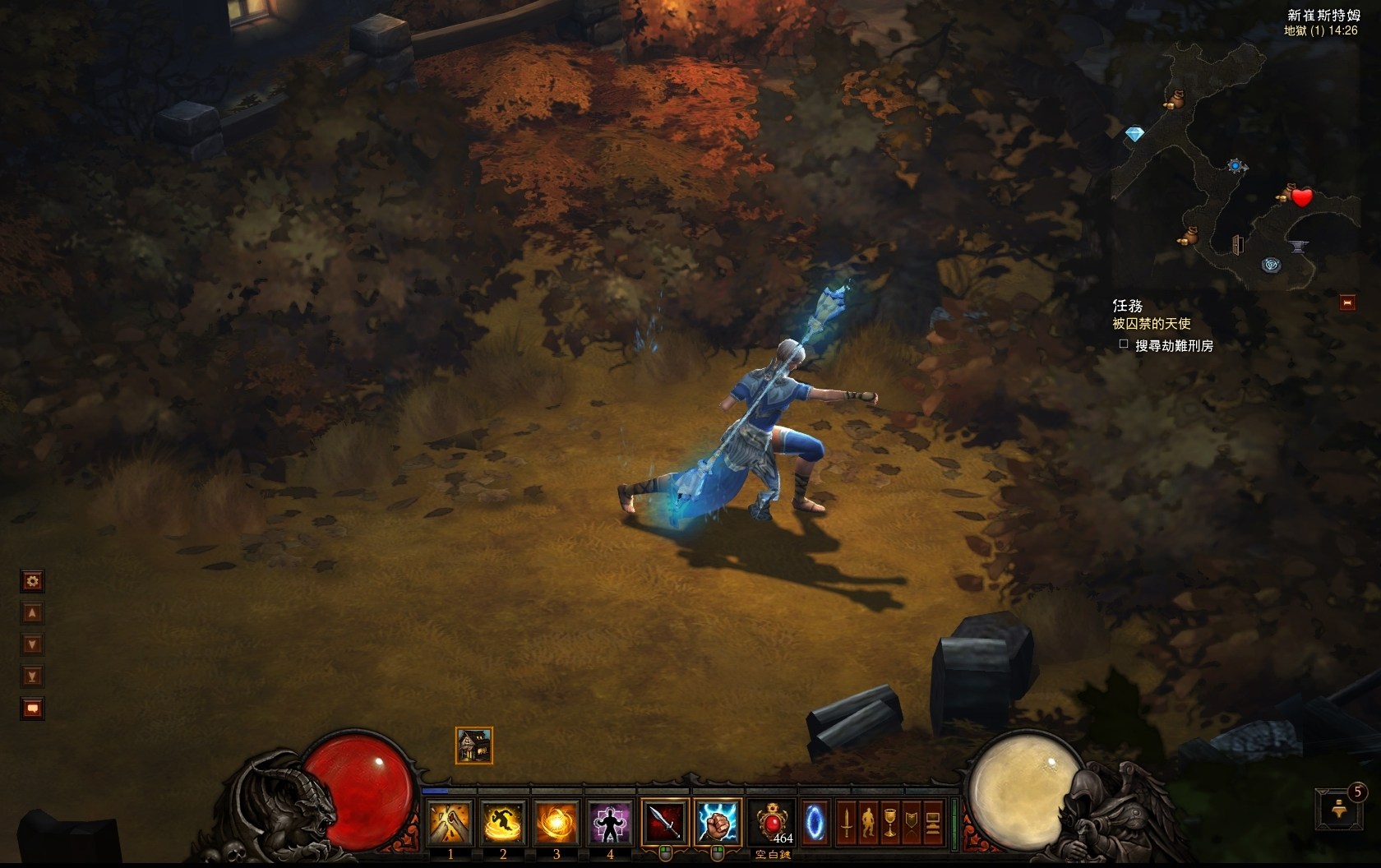Open chat options gear button
This screenshot has height=868, width=1381.
32,582
